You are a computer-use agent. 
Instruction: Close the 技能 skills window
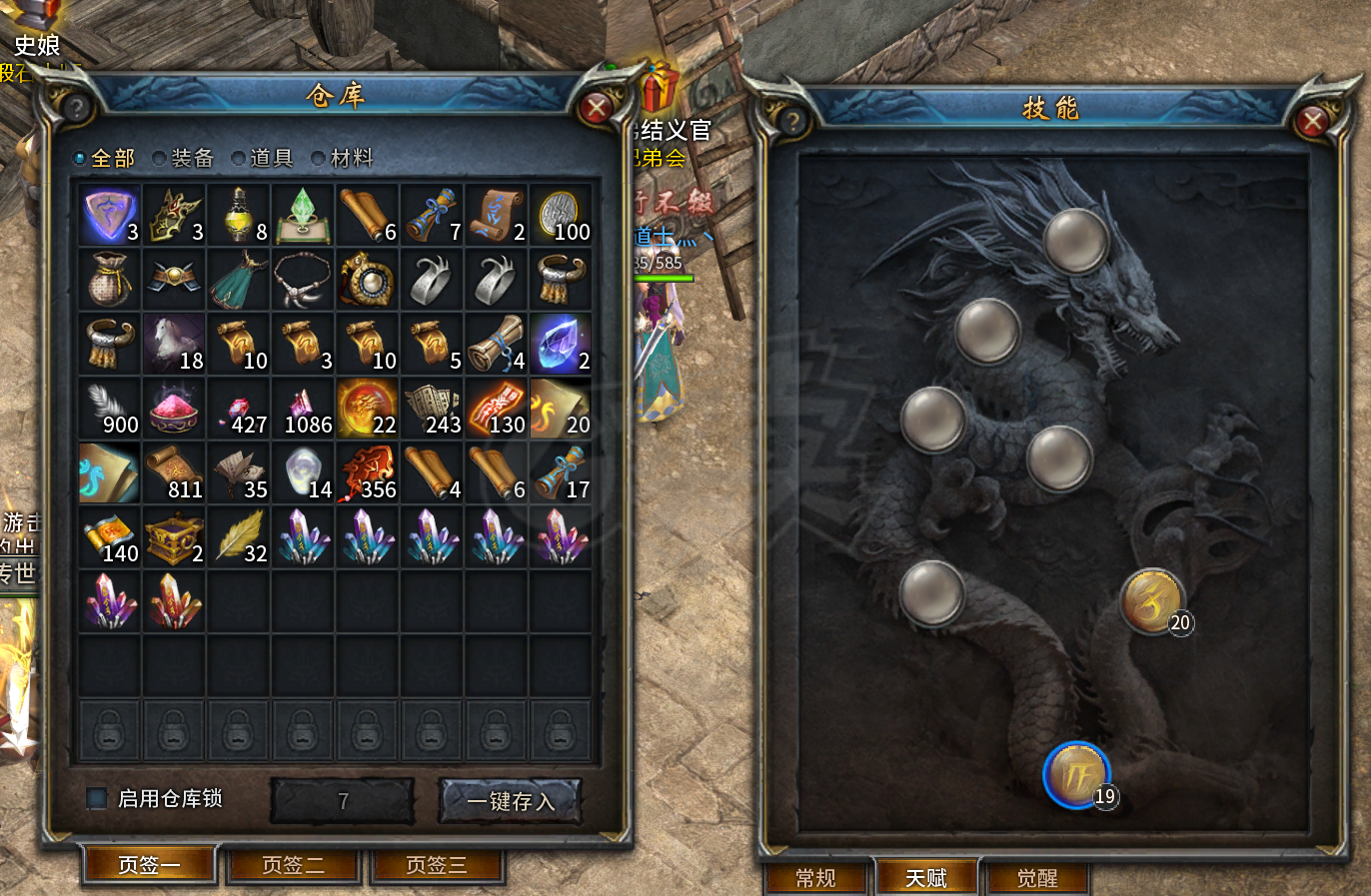(x=1312, y=122)
